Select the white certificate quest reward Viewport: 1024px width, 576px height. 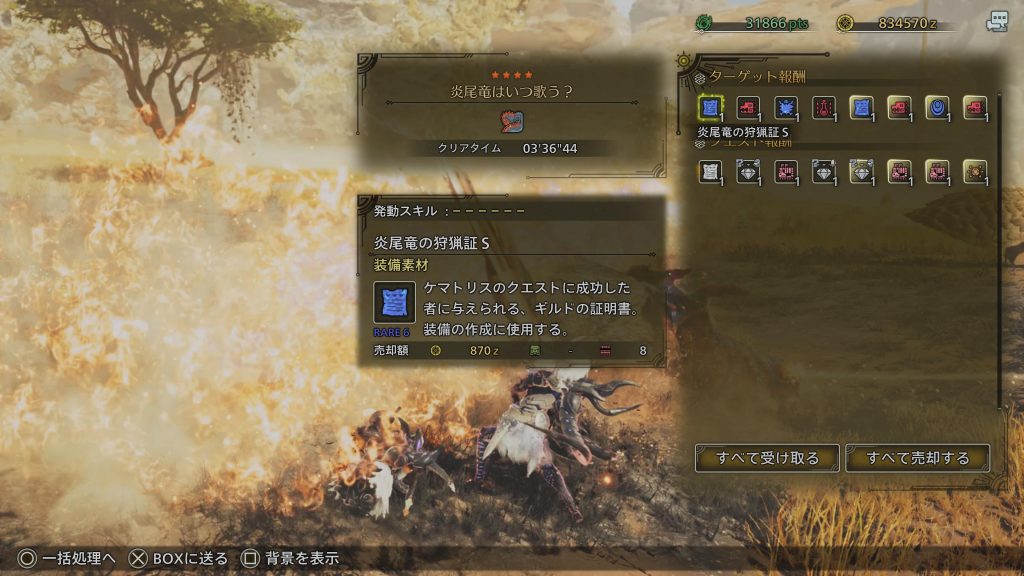coord(710,172)
